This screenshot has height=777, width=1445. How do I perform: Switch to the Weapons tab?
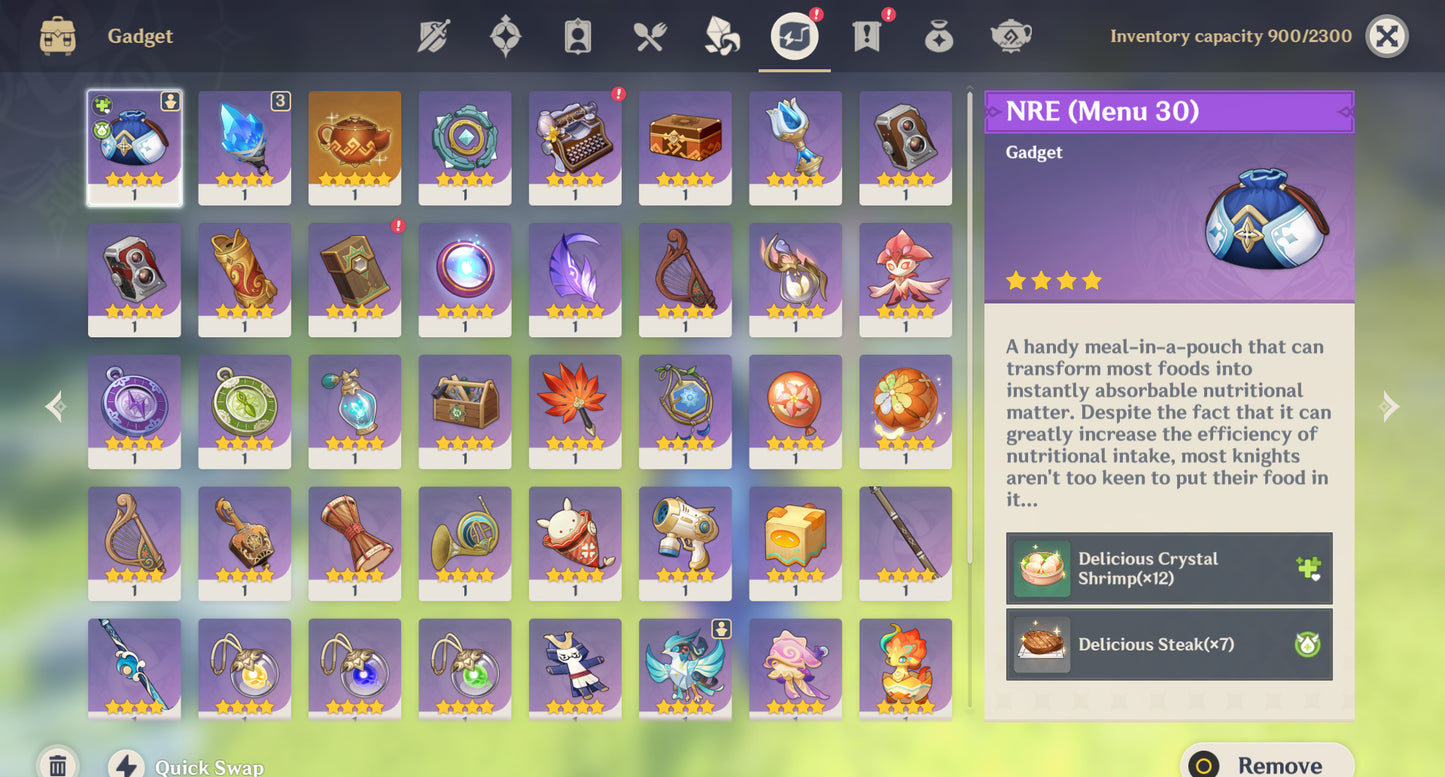tap(434, 37)
